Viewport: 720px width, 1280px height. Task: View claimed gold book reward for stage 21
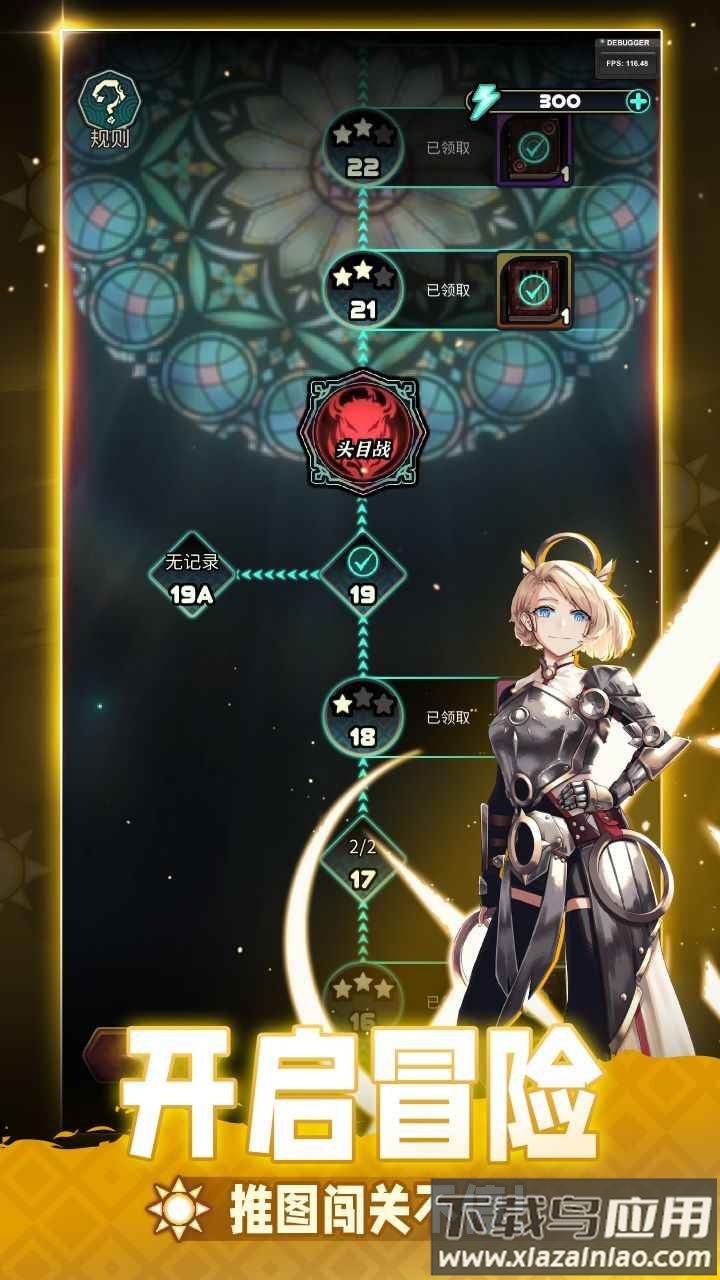pyautogui.click(x=534, y=290)
